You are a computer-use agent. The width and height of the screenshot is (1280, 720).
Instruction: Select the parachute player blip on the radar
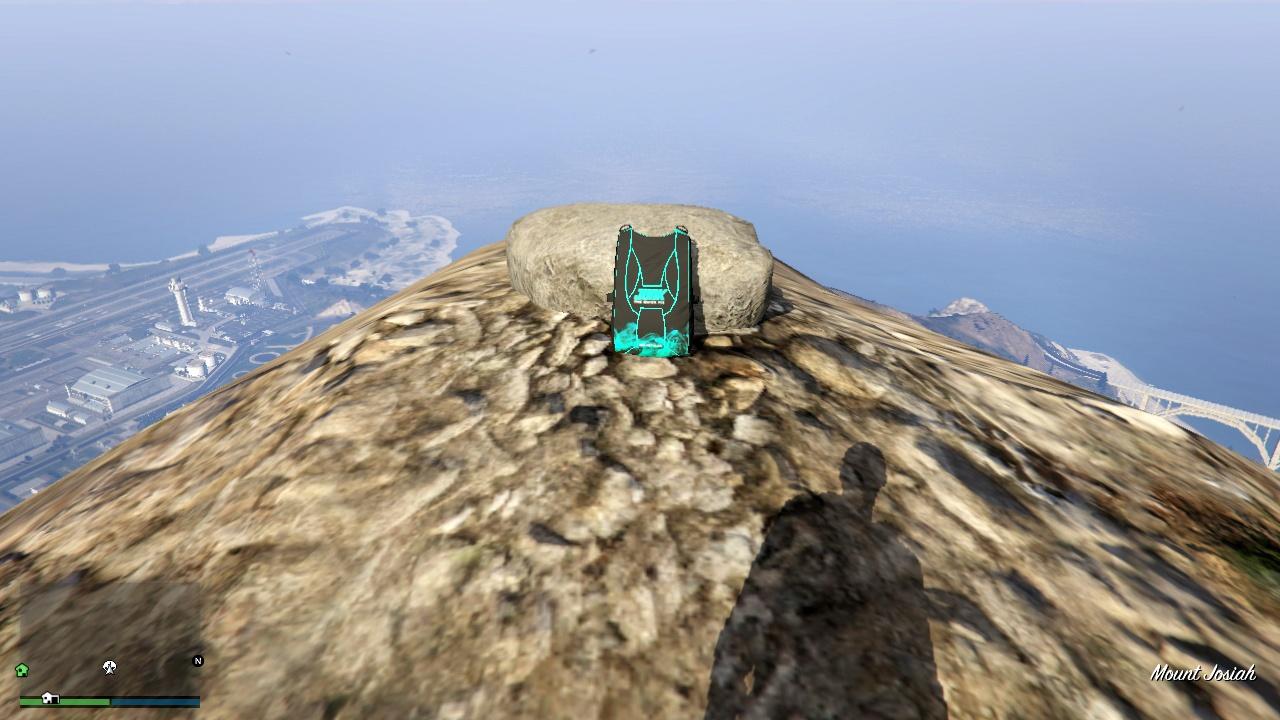(x=108, y=667)
